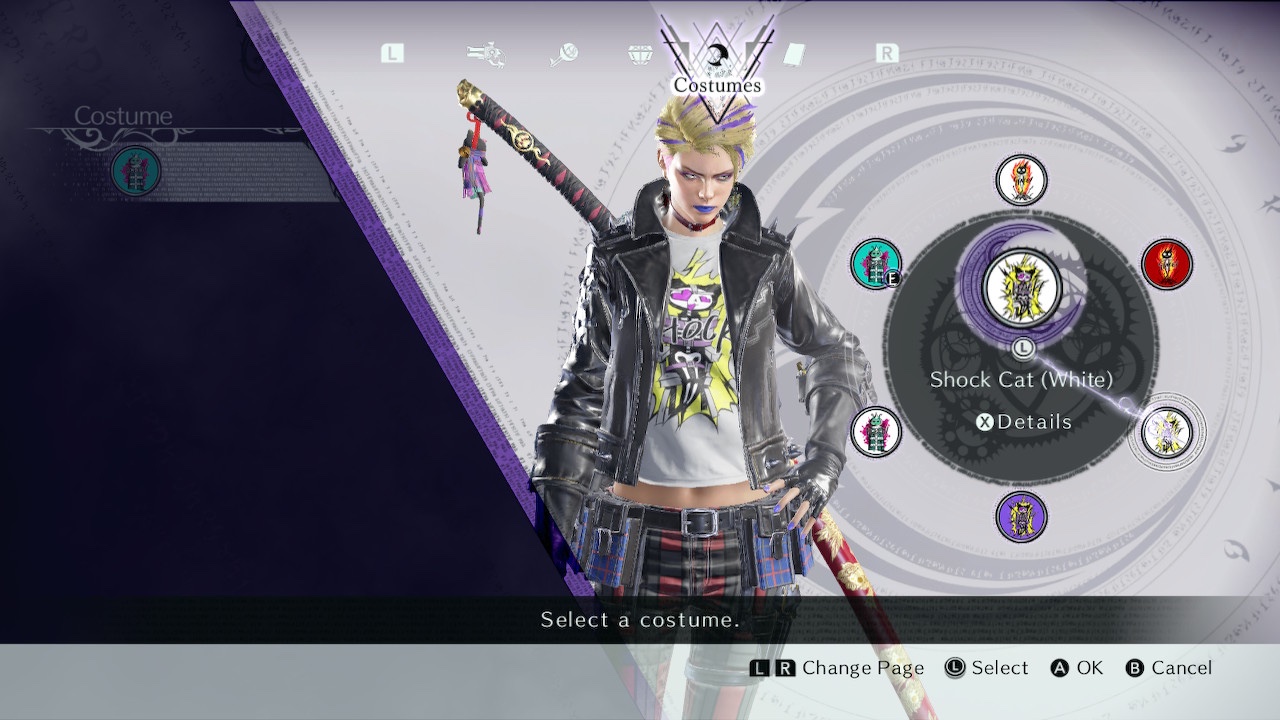This screenshot has height=720, width=1280.
Task: Open the Costumes tab
Action: click(x=717, y=62)
